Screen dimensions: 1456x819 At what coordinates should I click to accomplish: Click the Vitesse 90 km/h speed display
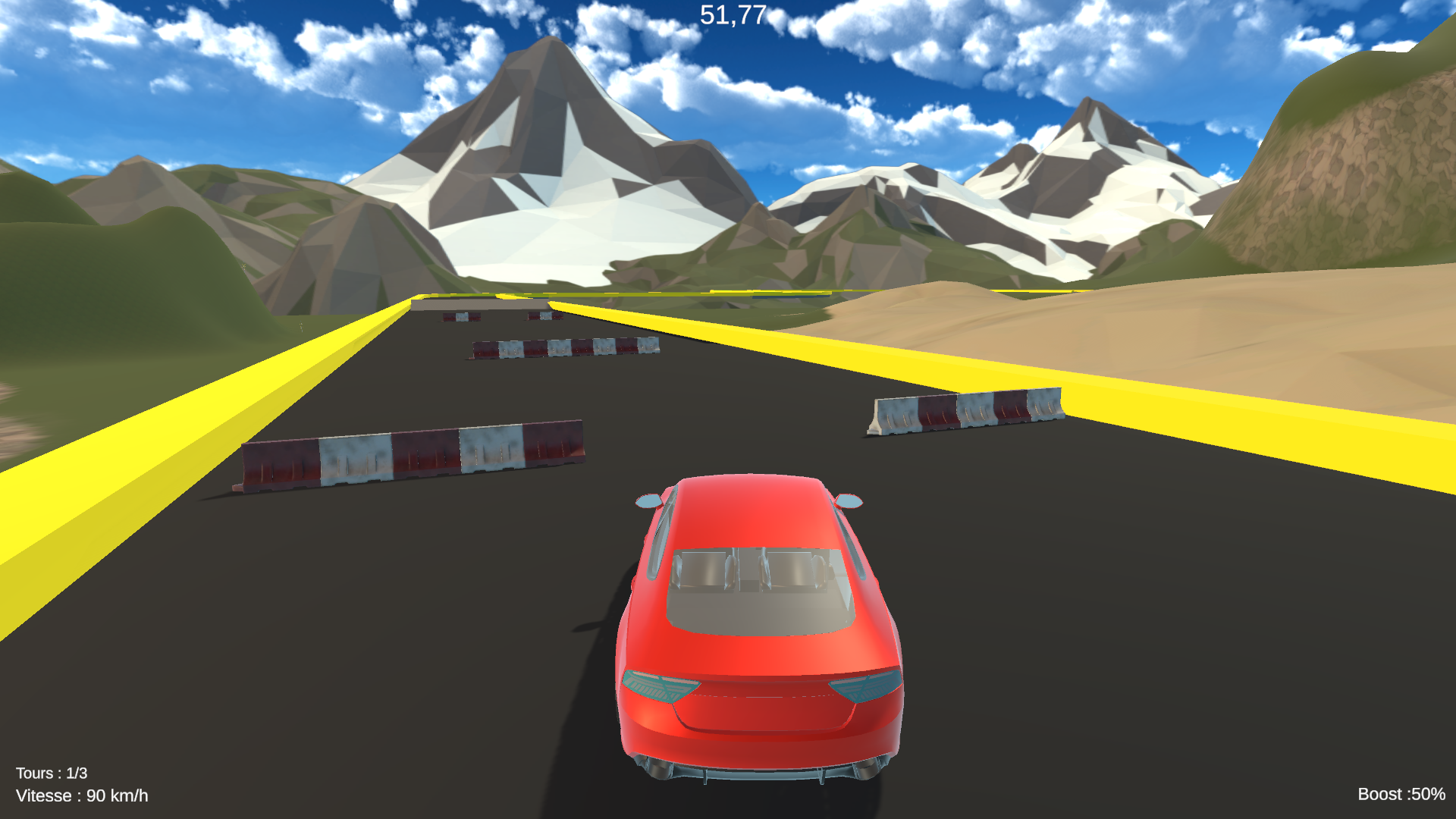point(82,796)
